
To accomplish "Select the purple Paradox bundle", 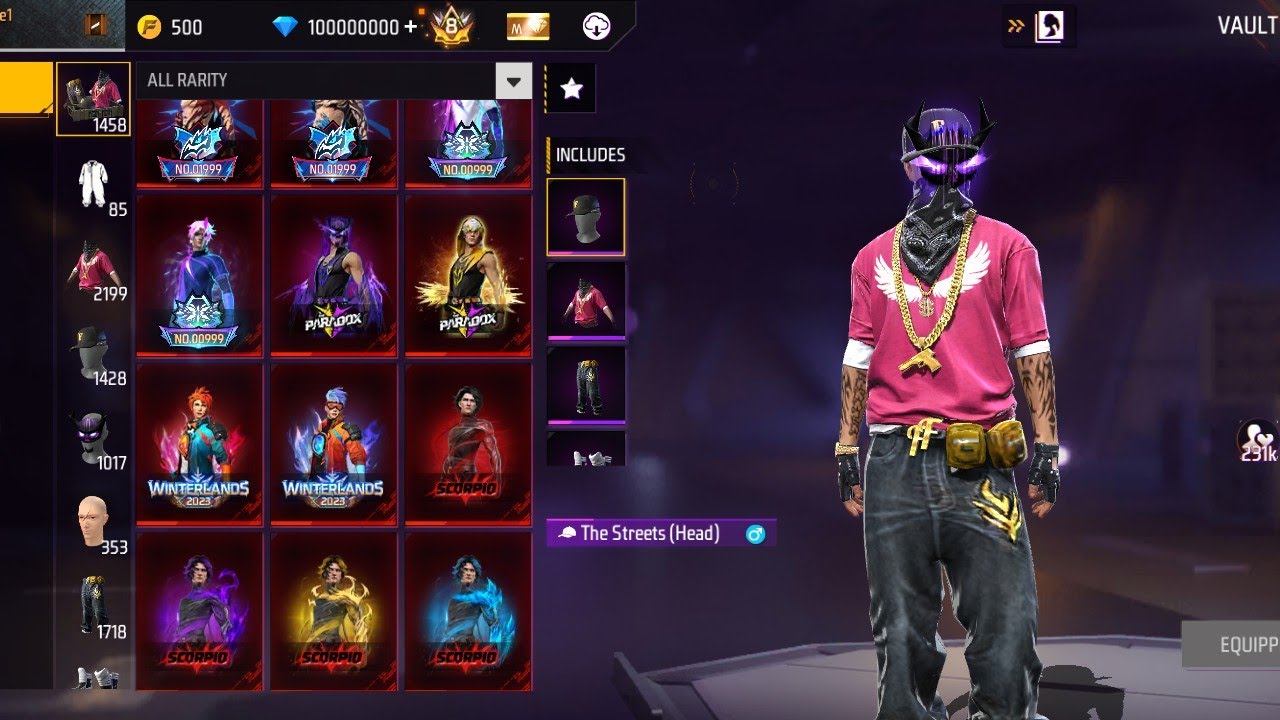I will click(333, 275).
